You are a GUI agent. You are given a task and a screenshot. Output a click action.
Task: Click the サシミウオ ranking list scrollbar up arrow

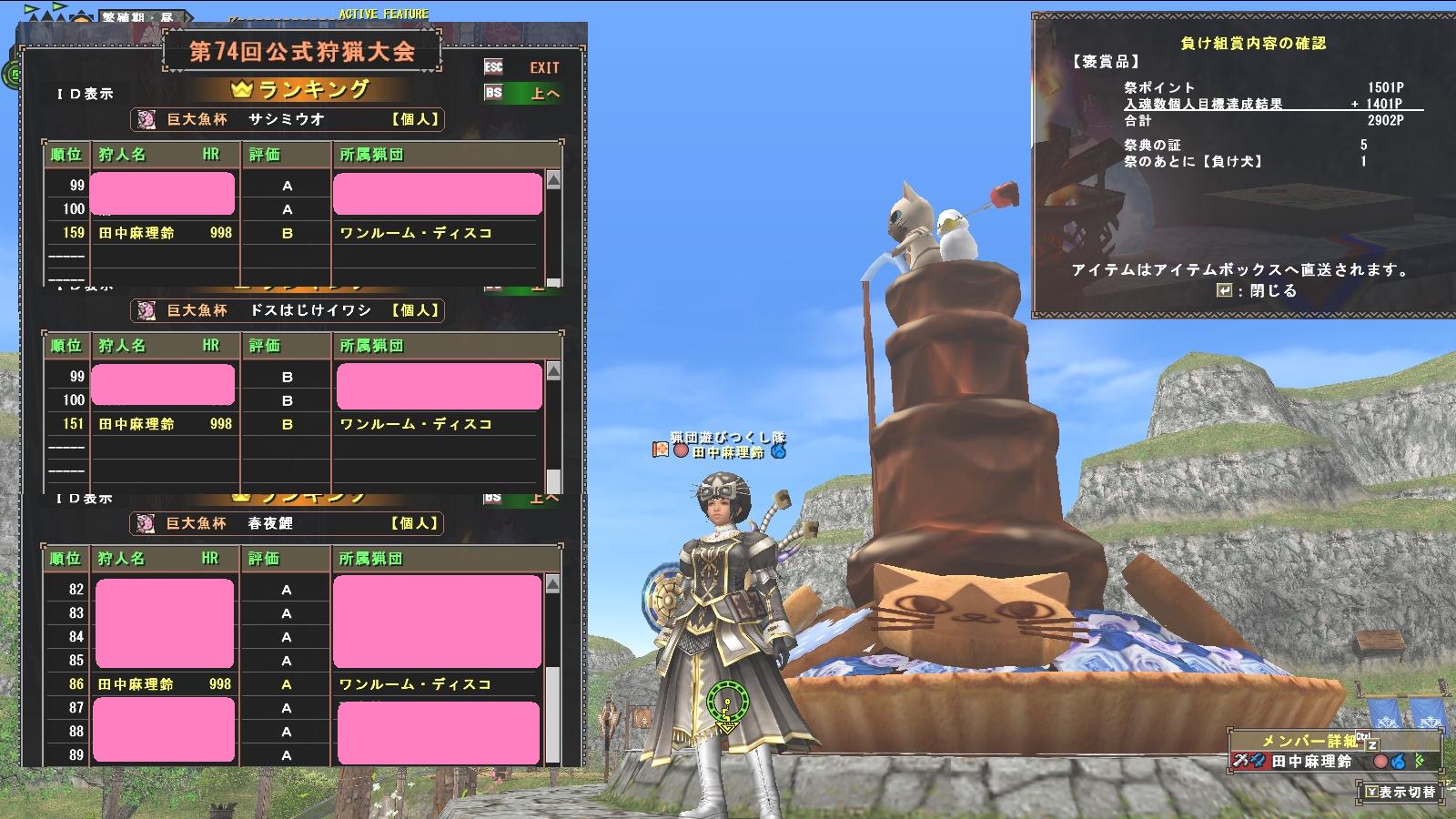pos(552,179)
